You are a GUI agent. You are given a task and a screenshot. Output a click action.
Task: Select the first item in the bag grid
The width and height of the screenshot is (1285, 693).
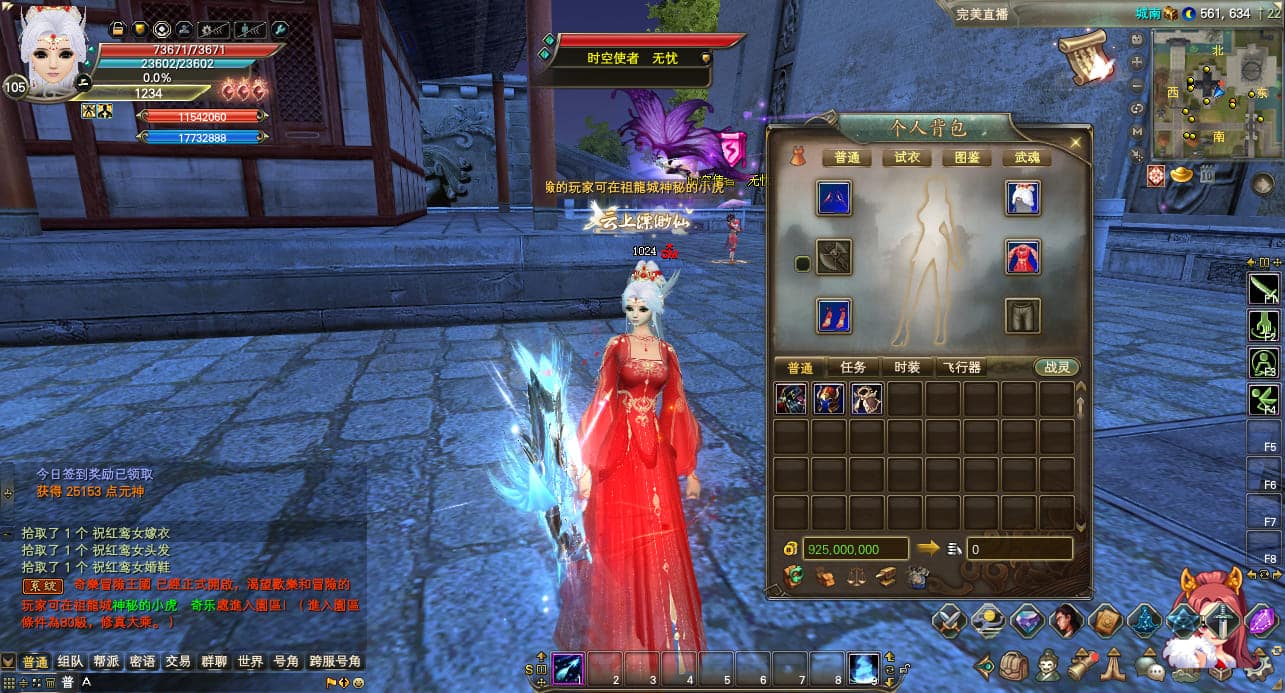791,399
